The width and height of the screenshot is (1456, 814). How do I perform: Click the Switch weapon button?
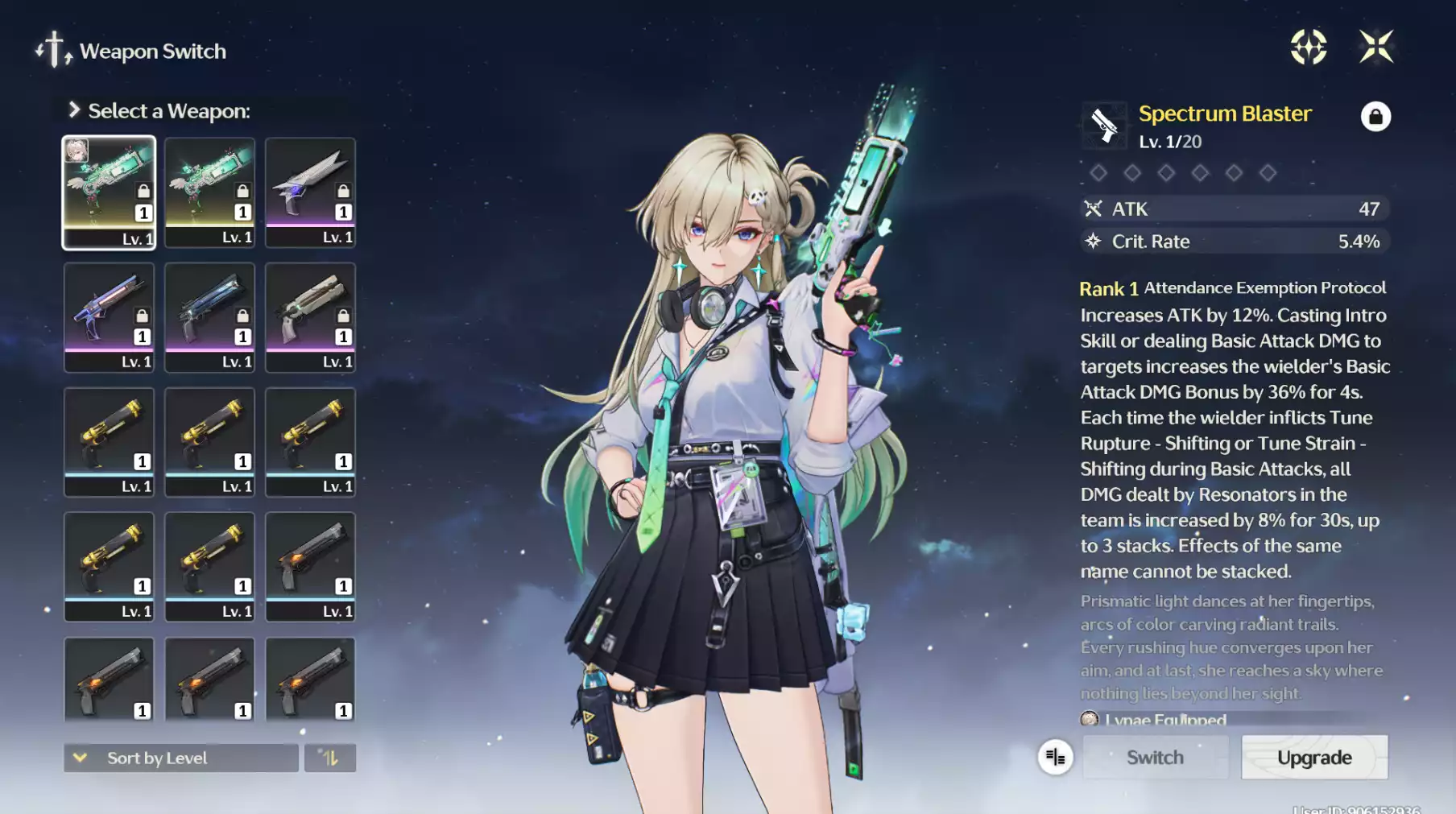(1155, 757)
